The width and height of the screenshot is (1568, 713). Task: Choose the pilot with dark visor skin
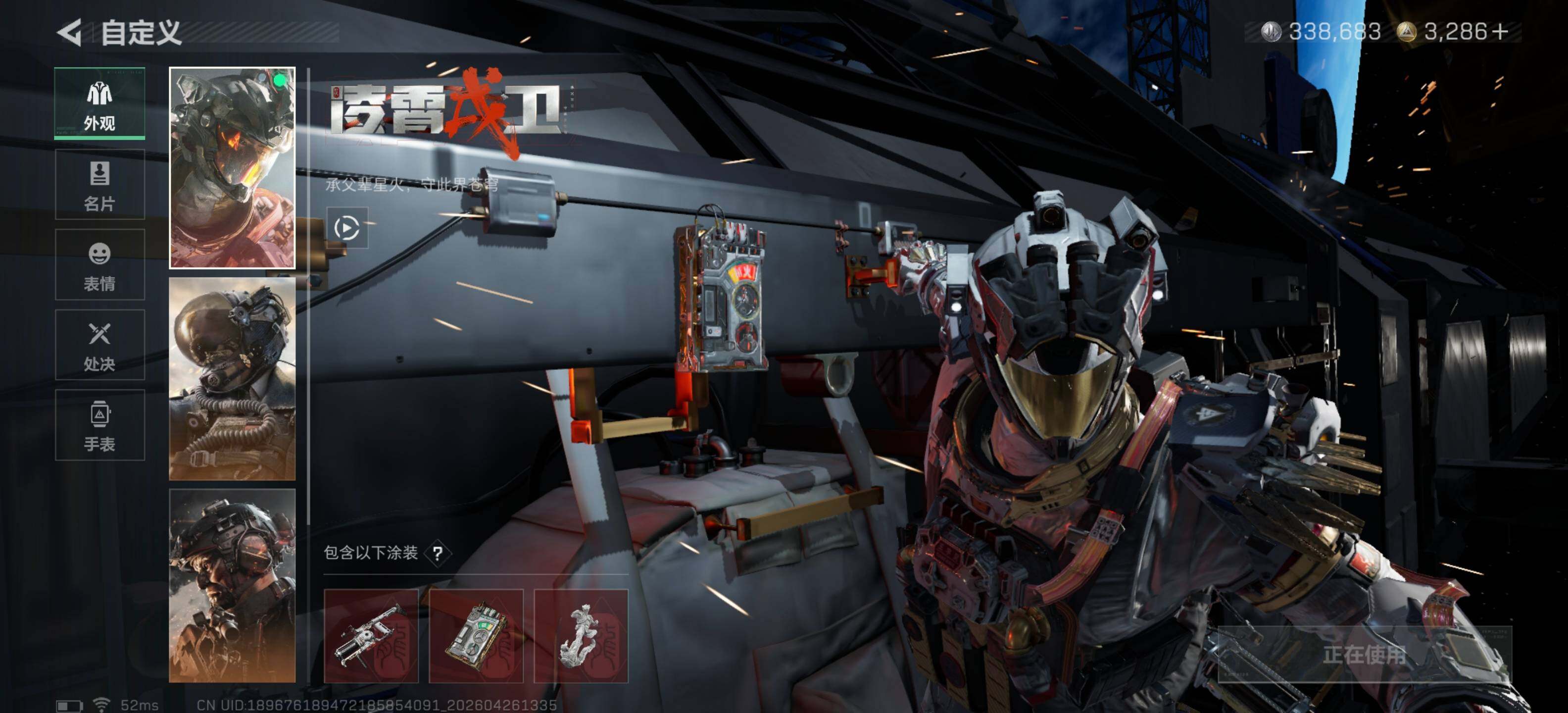232,379
